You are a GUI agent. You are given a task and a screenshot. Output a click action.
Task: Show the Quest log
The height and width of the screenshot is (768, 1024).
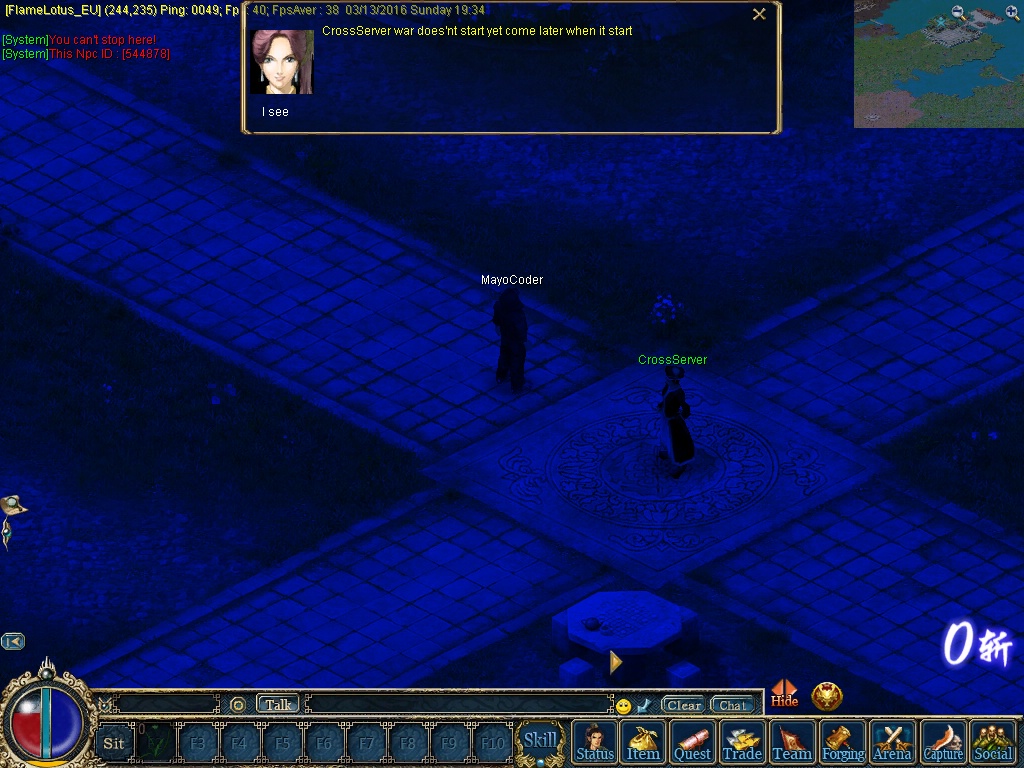coord(692,742)
